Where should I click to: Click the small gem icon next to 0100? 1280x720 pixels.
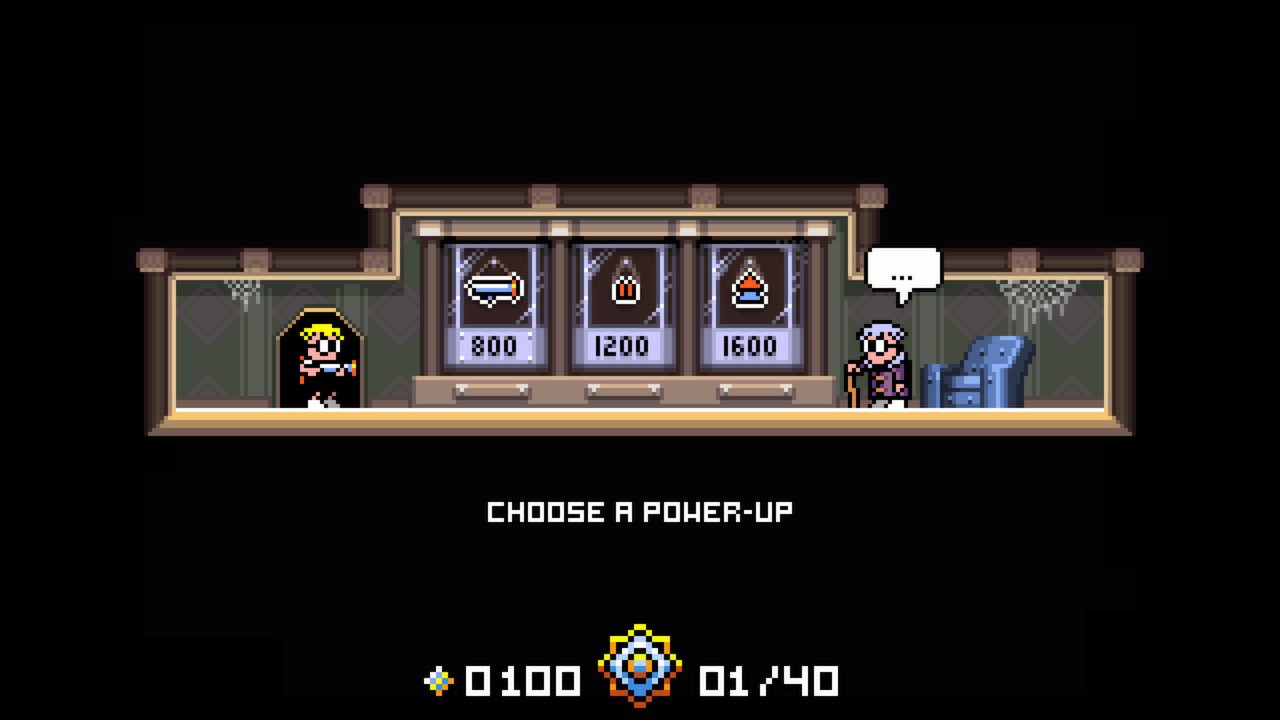(x=440, y=679)
